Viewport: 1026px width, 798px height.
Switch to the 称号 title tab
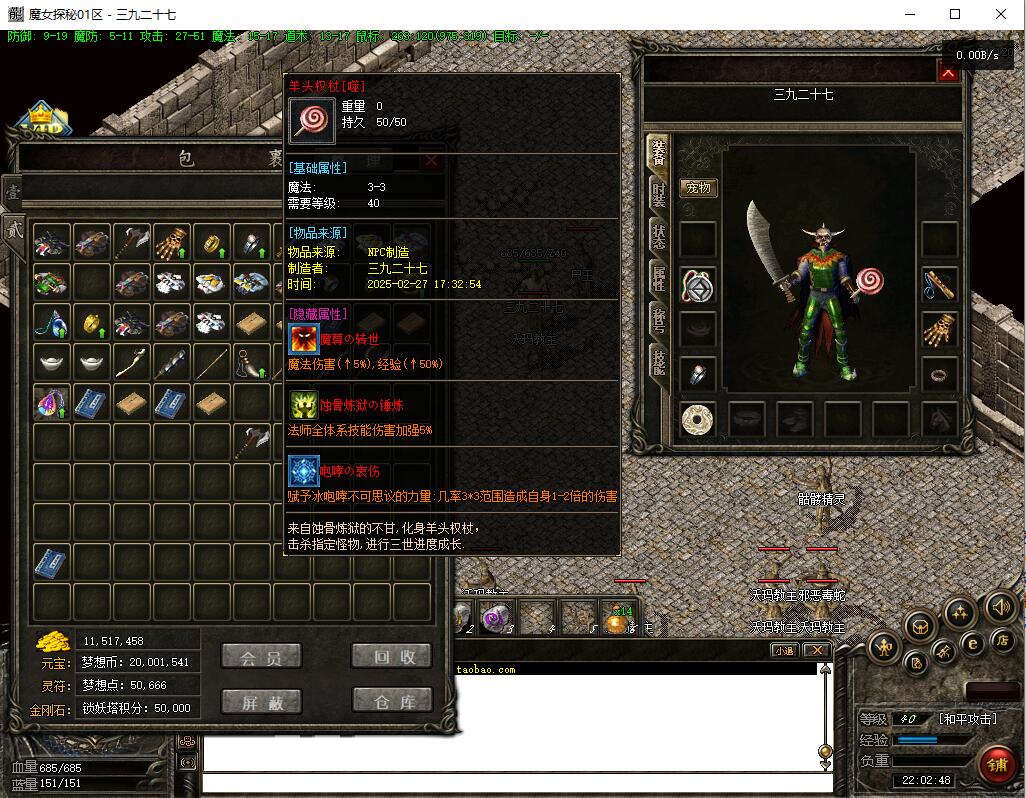[658, 321]
